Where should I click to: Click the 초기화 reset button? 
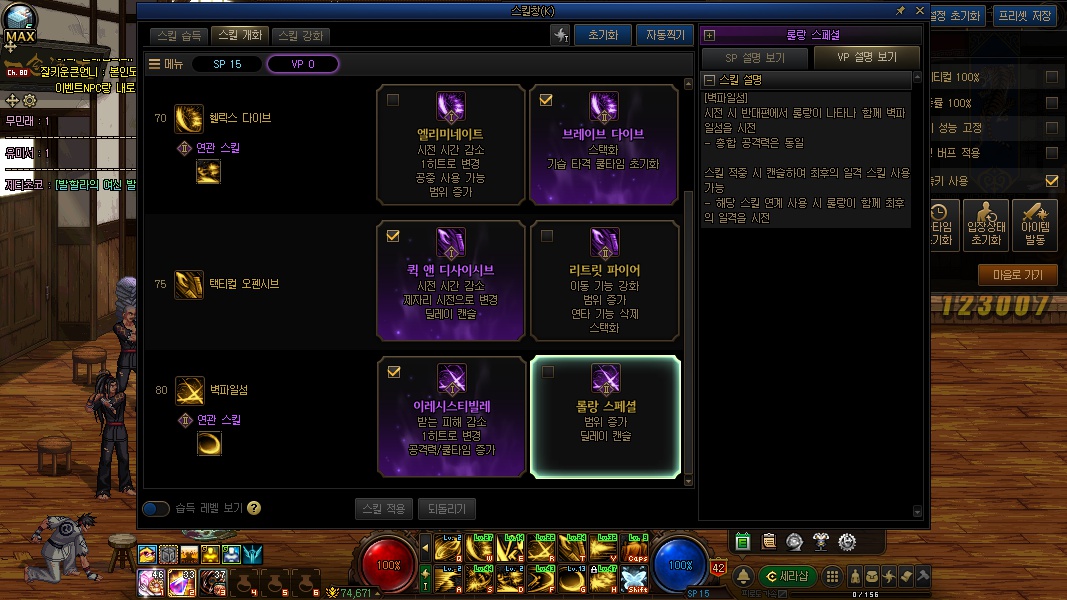(x=602, y=35)
